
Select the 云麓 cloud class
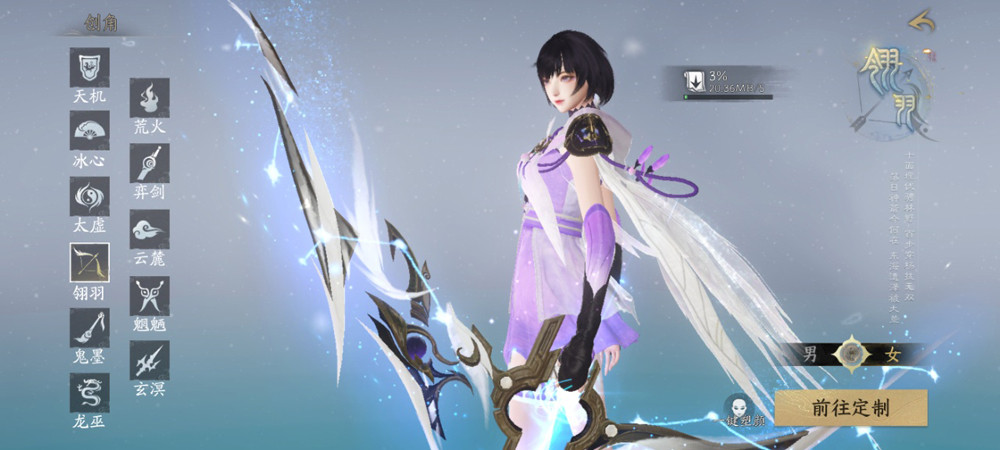tap(149, 229)
